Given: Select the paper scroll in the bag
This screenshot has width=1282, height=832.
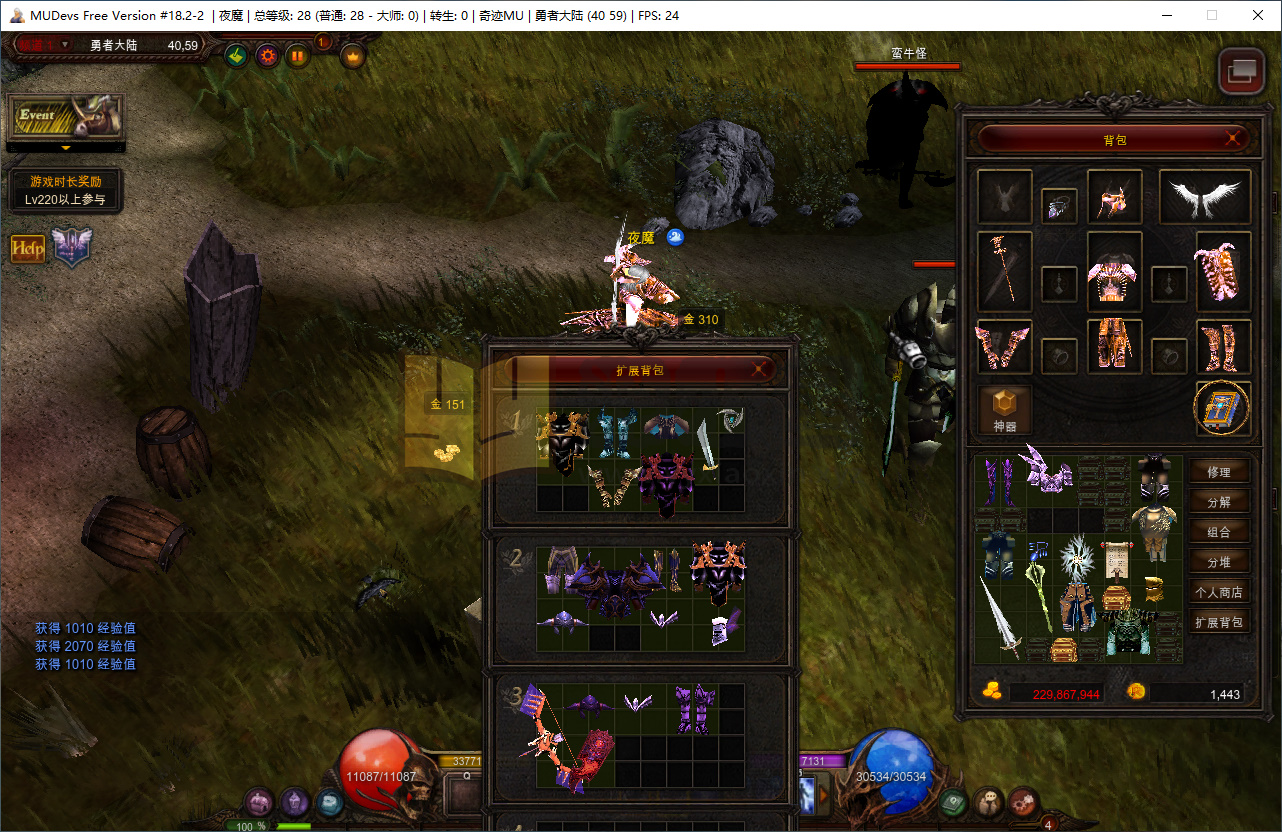Looking at the screenshot, I should [1115, 560].
